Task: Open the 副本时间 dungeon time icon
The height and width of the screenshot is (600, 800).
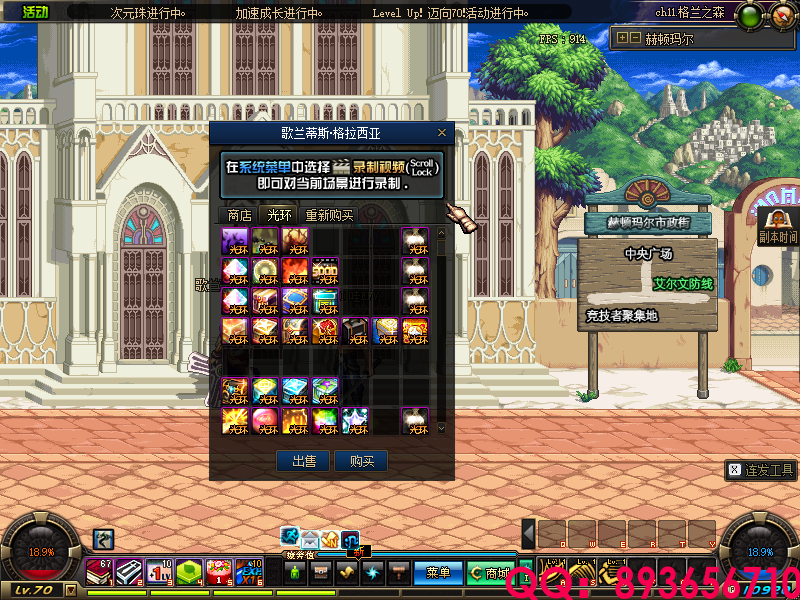Action: (x=776, y=225)
